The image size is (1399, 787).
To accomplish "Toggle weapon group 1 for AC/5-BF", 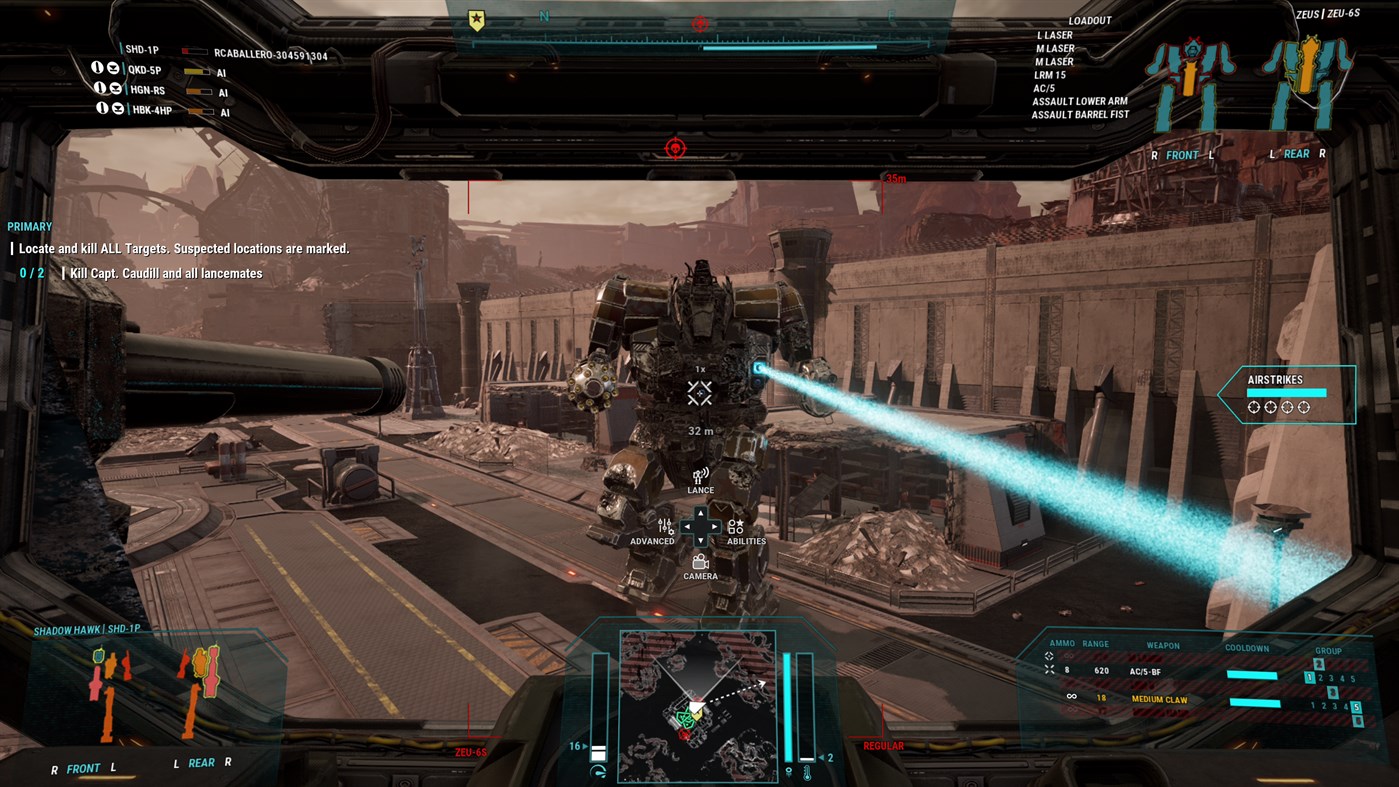I will [1310, 677].
